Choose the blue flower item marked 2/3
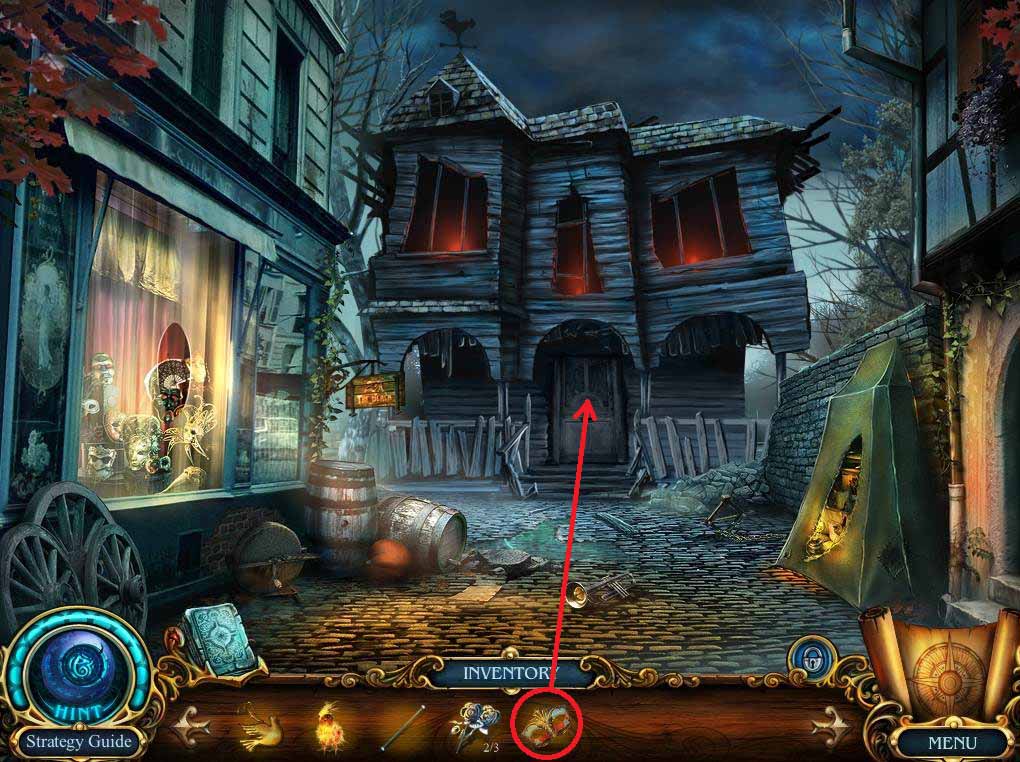This screenshot has height=762, width=1020. pyautogui.click(x=472, y=725)
